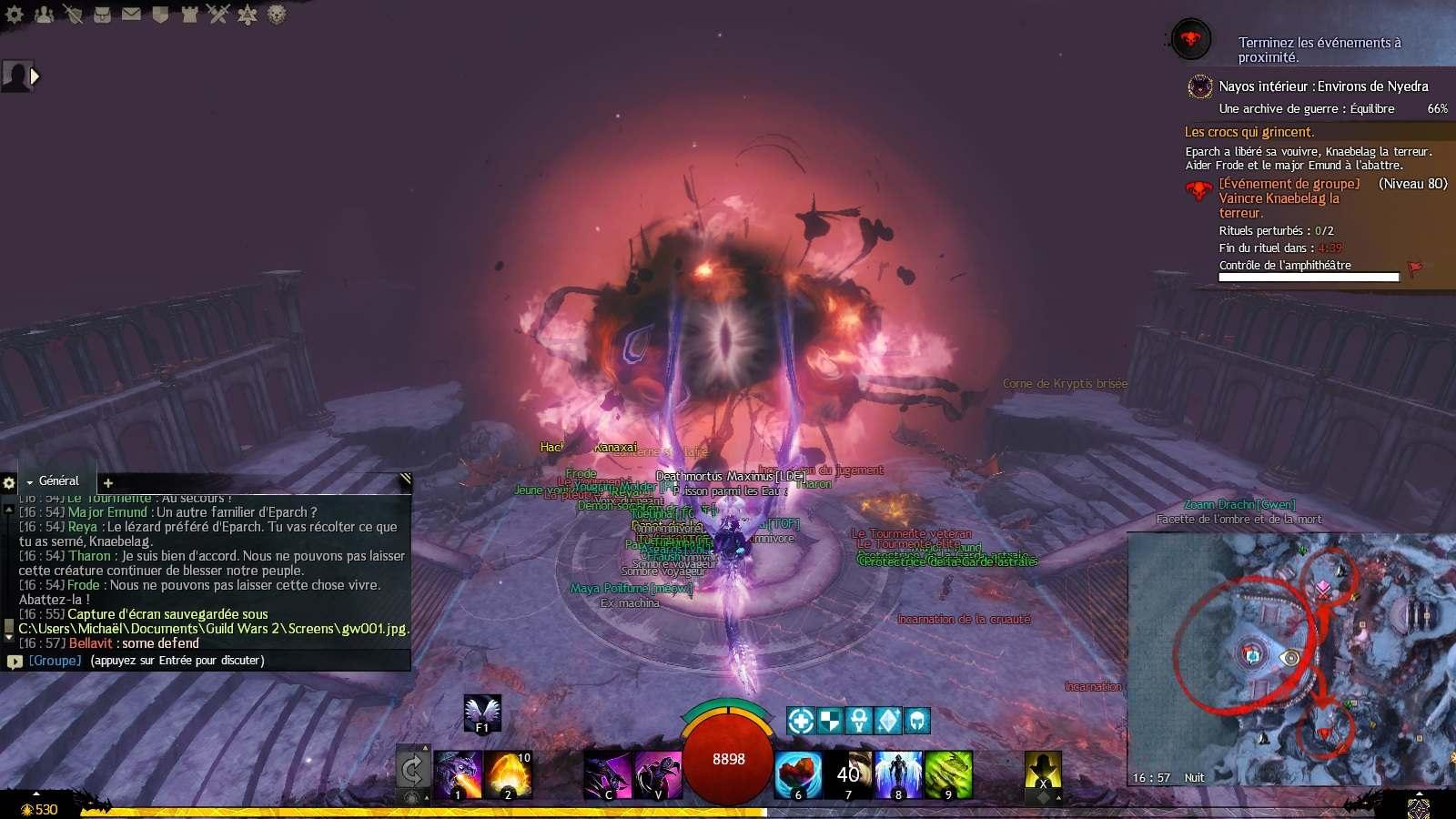The width and height of the screenshot is (1456, 819).
Task: Open the inventory bag icon
Action: (102, 14)
